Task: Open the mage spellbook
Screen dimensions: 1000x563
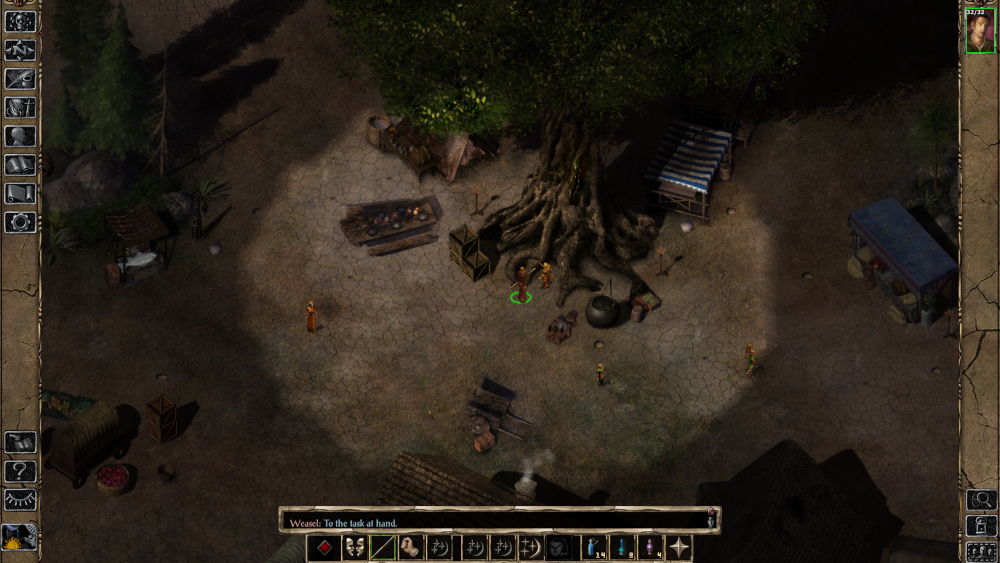Action: point(20,165)
